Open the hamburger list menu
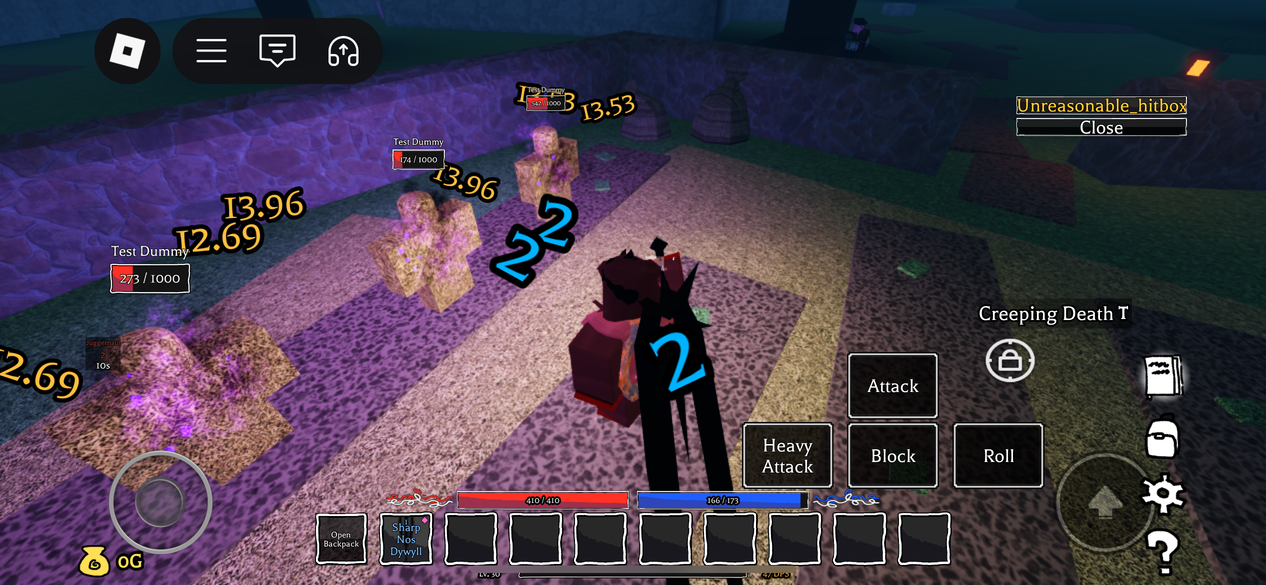 (x=211, y=51)
